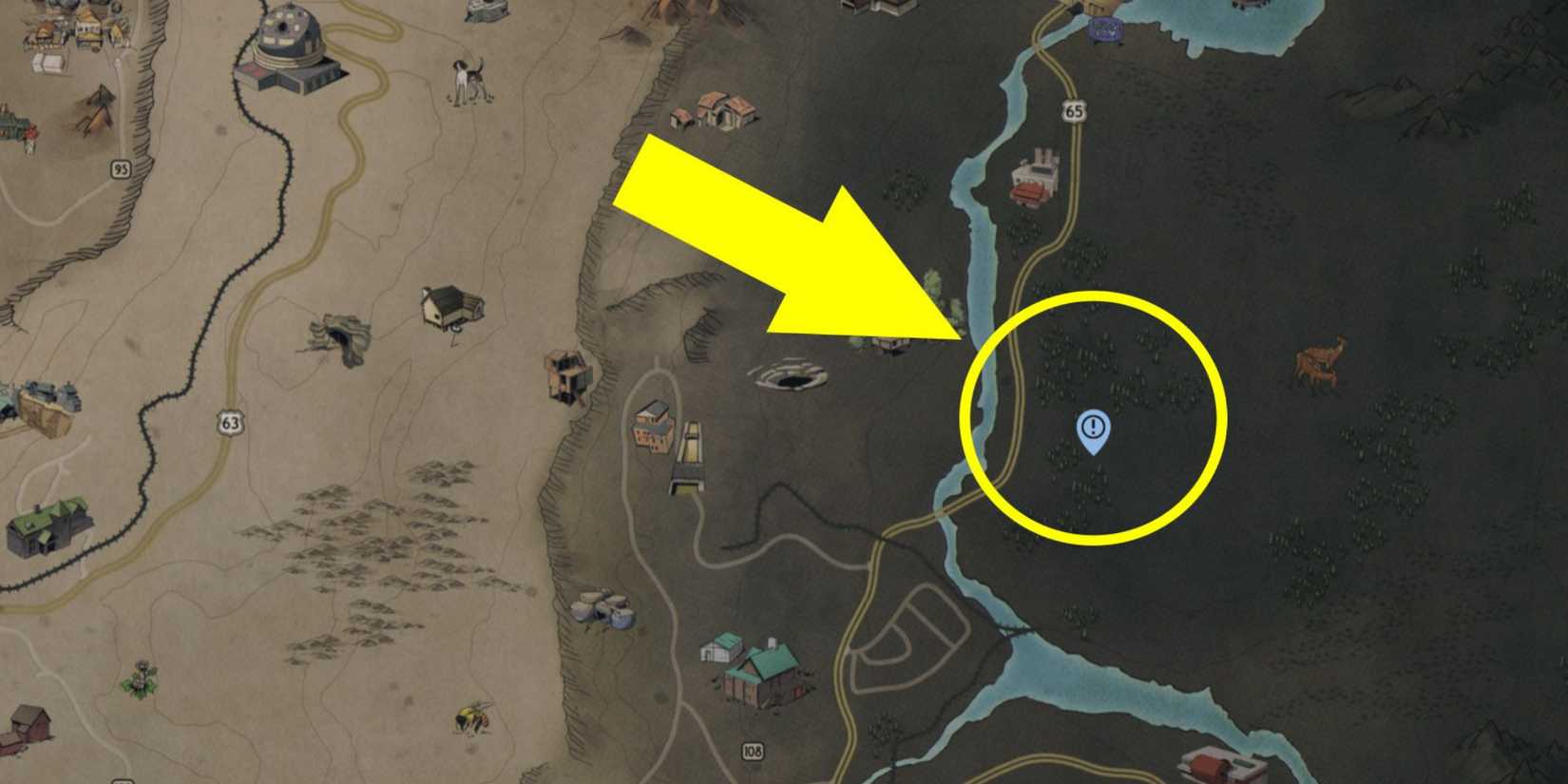The width and height of the screenshot is (1568, 784).
Task: Click the tip of the yellow arrow
Action: (x=960, y=337)
